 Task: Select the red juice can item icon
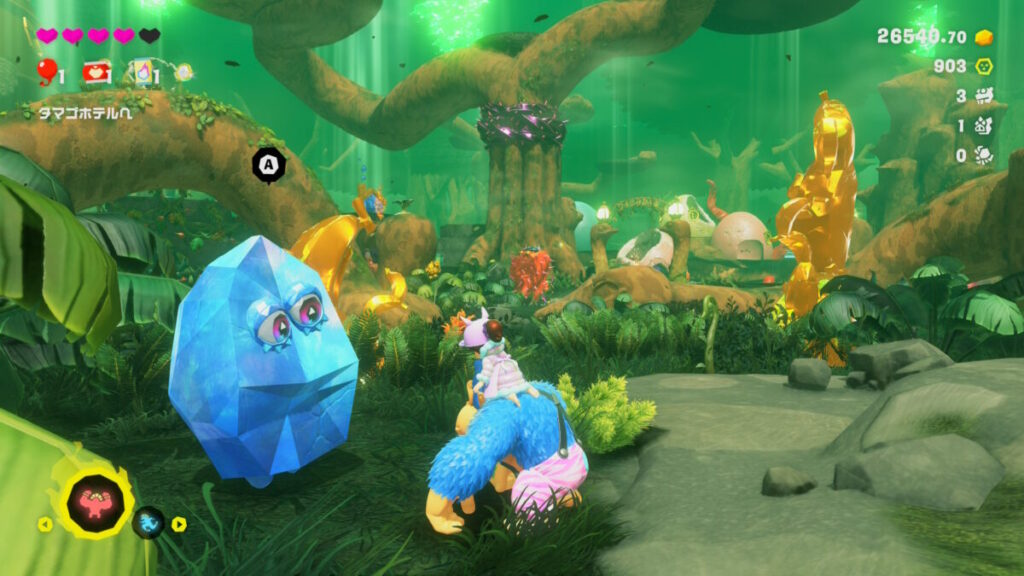tap(97, 71)
